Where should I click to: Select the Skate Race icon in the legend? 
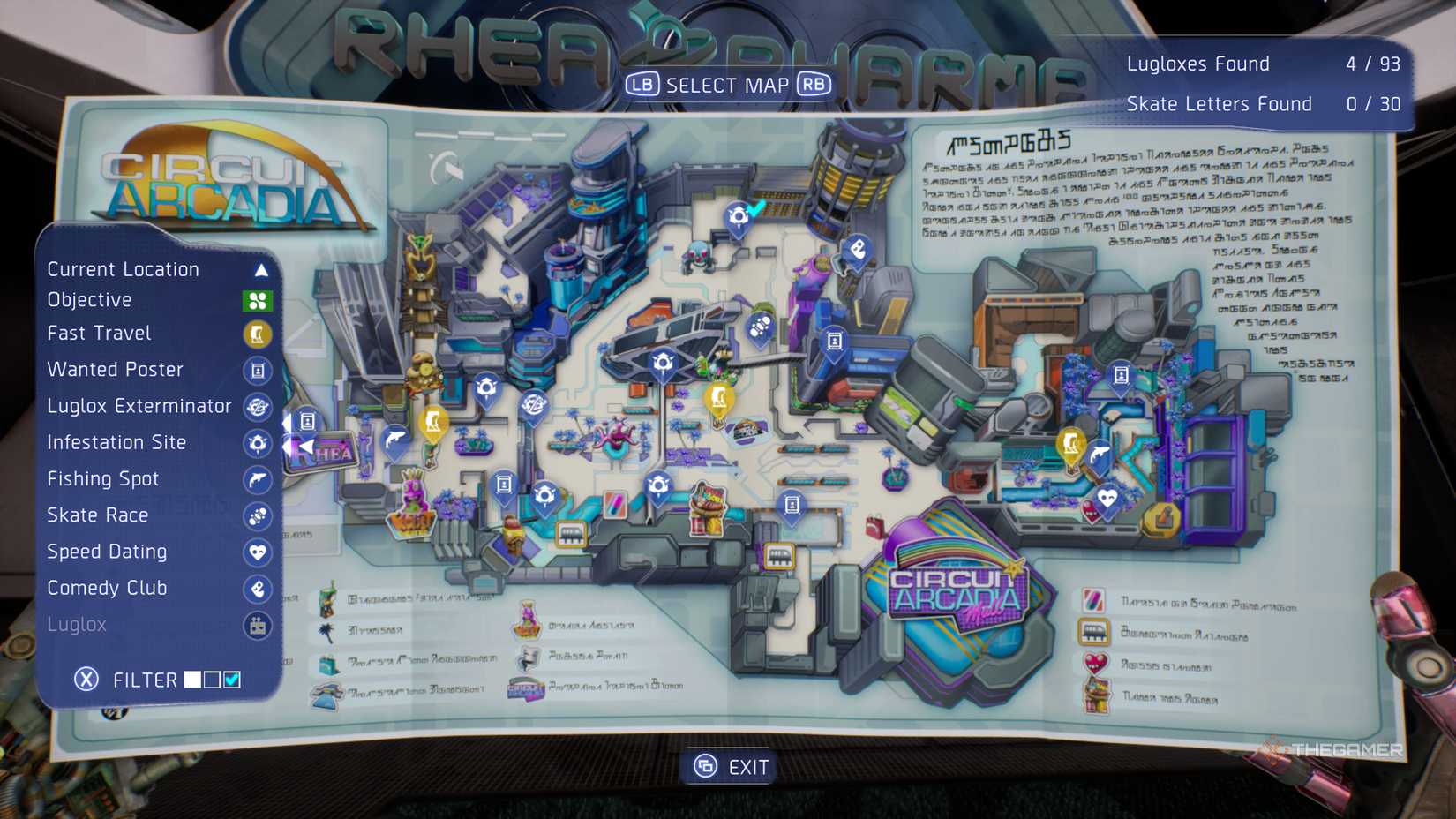click(x=258, y=515)
